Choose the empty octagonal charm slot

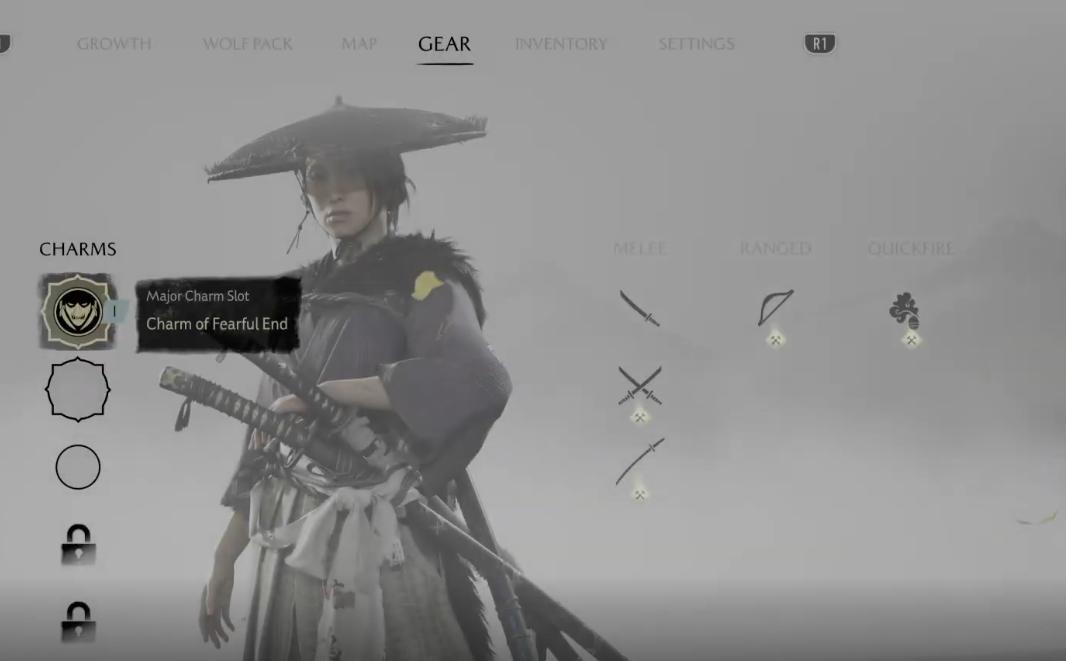(78, 389)
